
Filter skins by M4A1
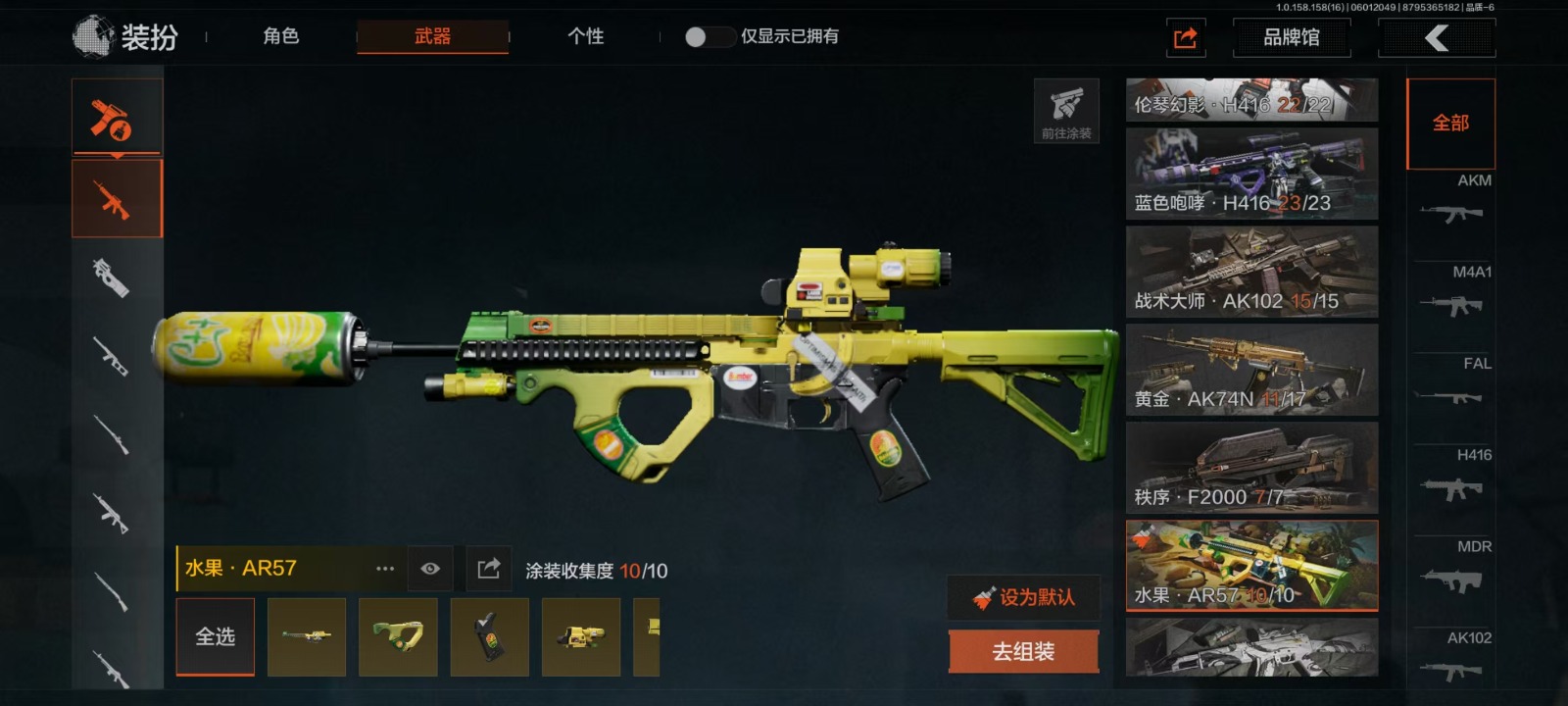[1454, 293]
